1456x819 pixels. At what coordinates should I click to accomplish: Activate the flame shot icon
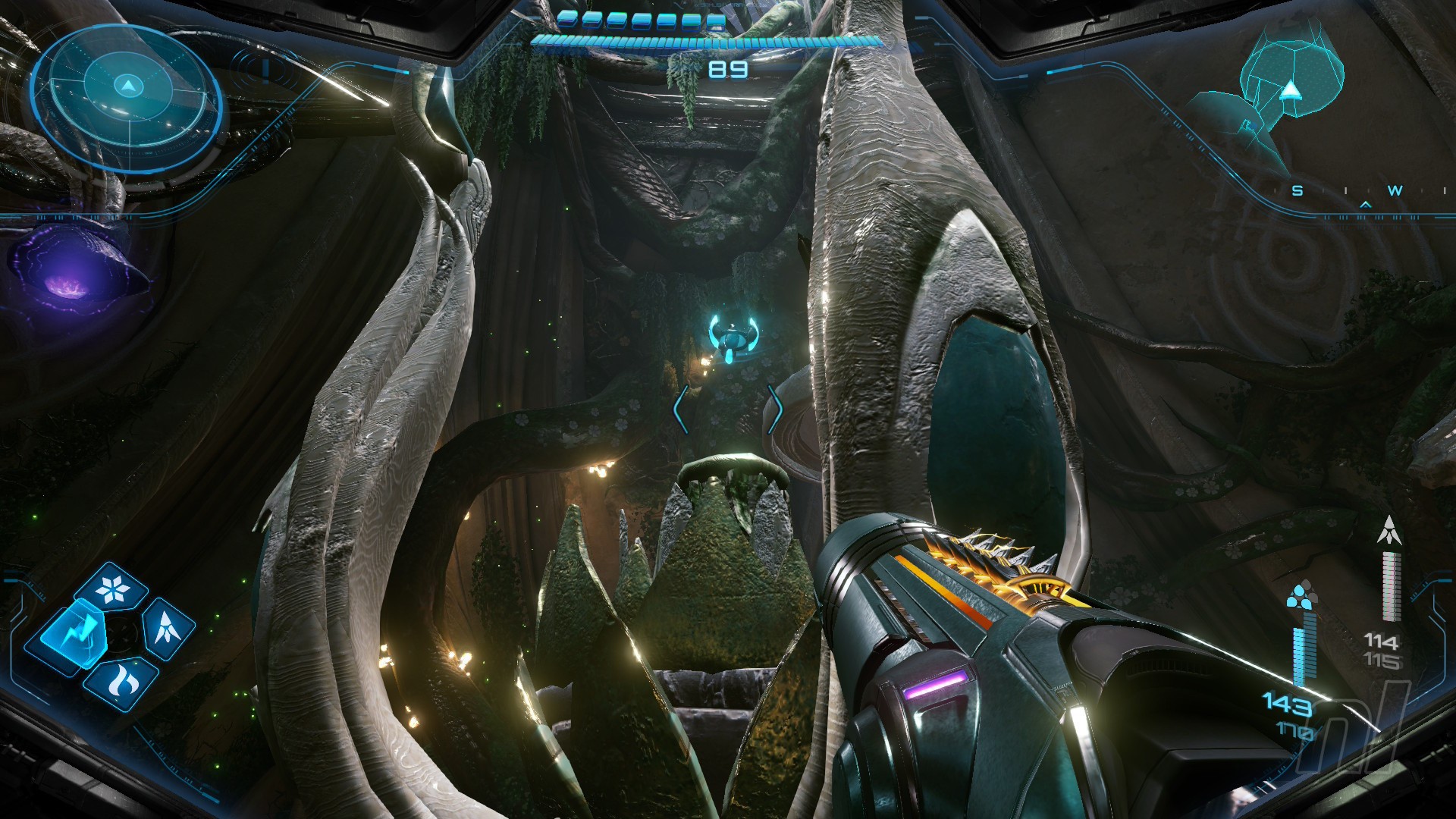click(x=122, y=682)
